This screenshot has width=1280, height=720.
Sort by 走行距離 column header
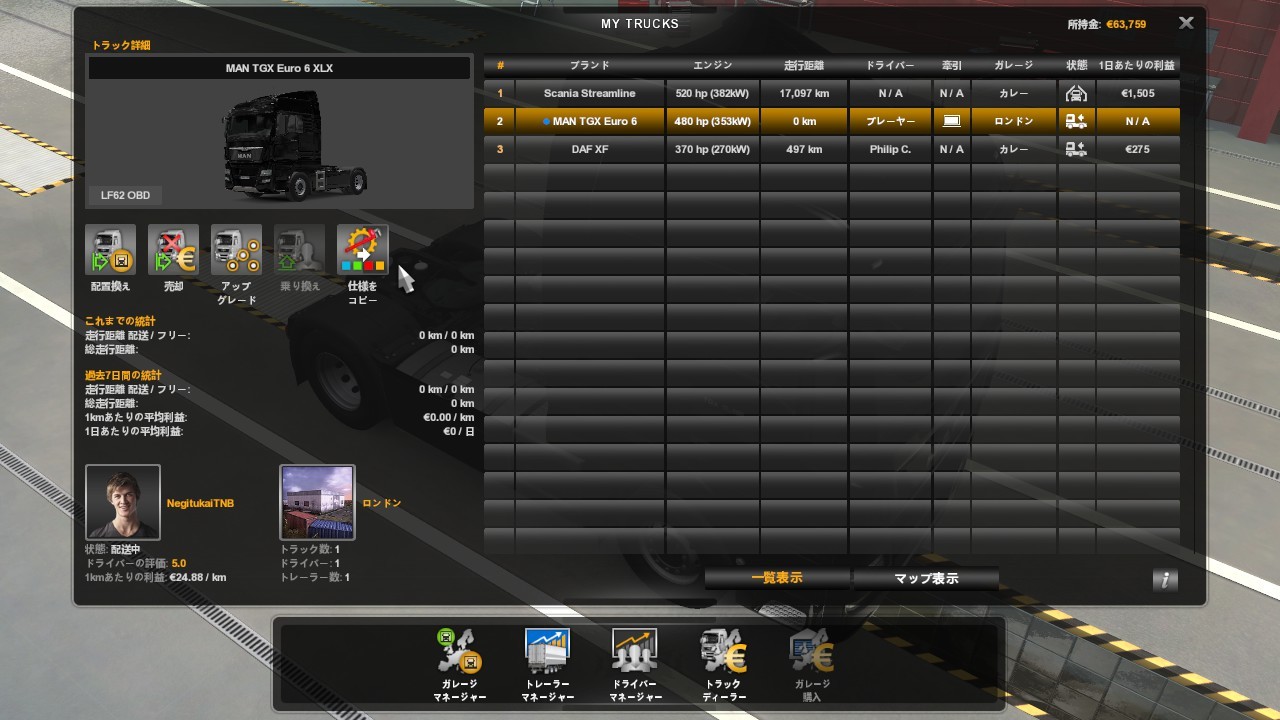point(804,65)
